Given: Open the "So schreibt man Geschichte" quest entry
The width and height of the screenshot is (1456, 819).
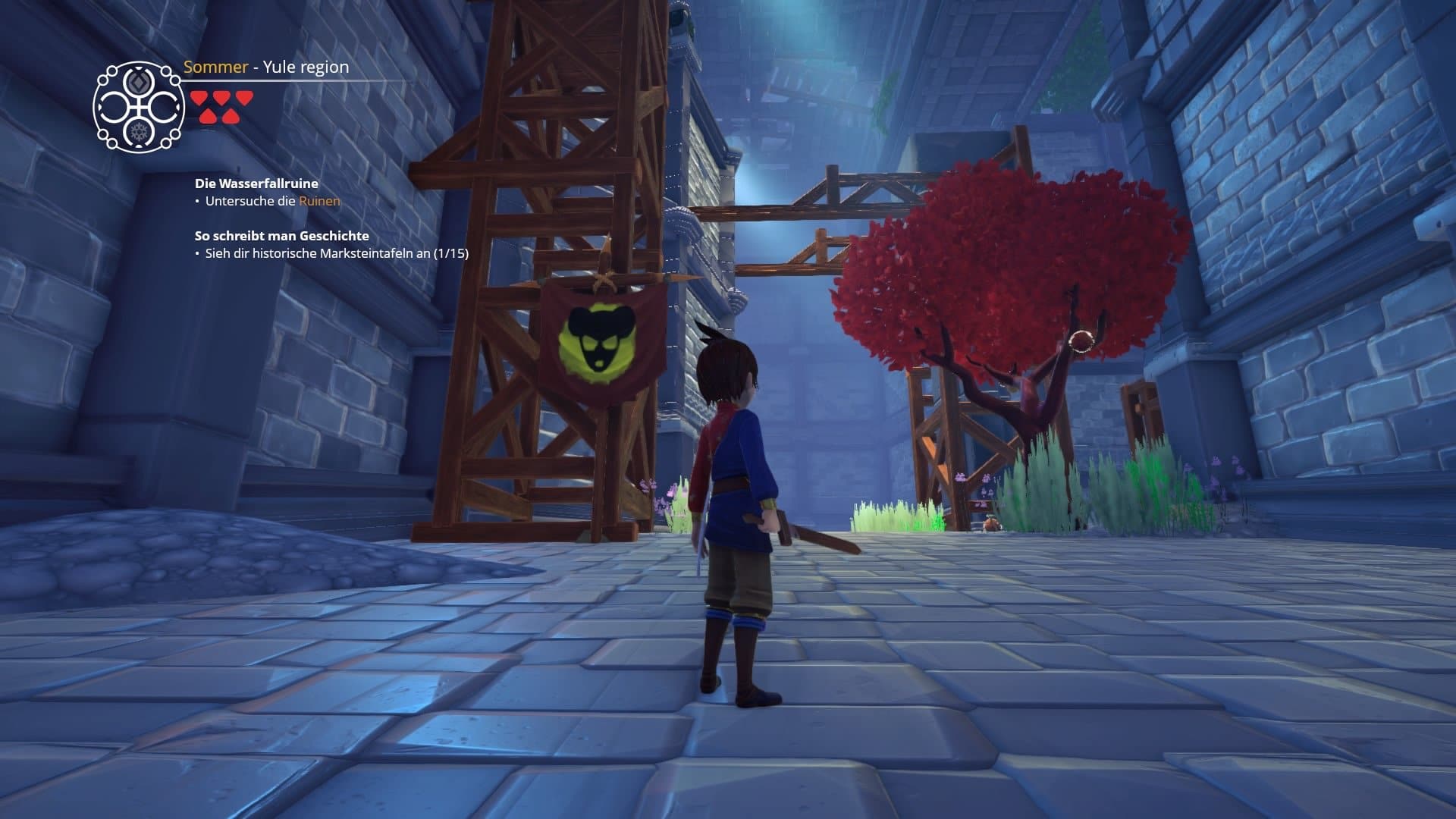Looking at the screenshot, I should (x=281, y=236).
